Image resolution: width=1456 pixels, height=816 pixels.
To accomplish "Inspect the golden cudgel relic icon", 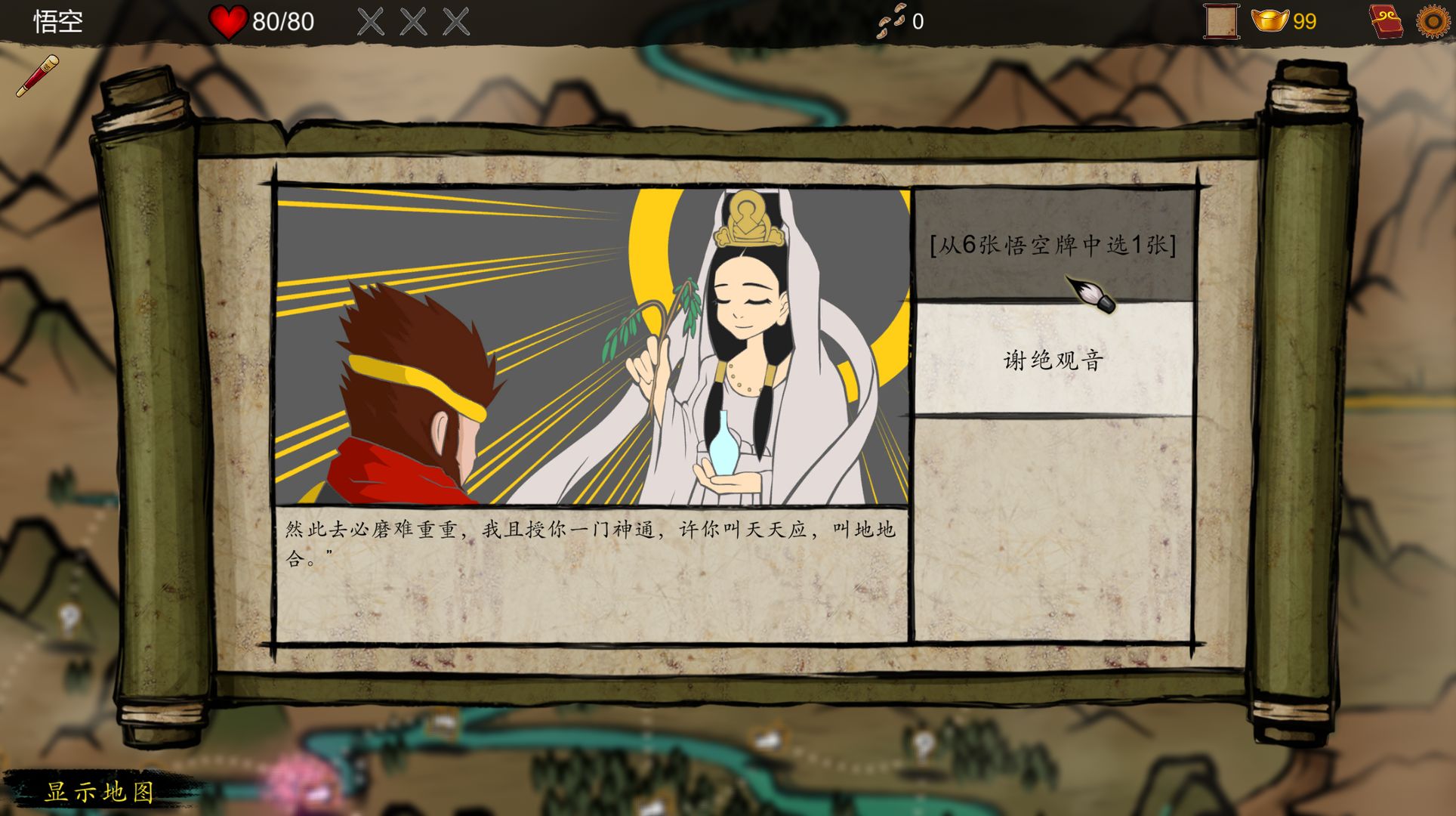I will (38, 76).
